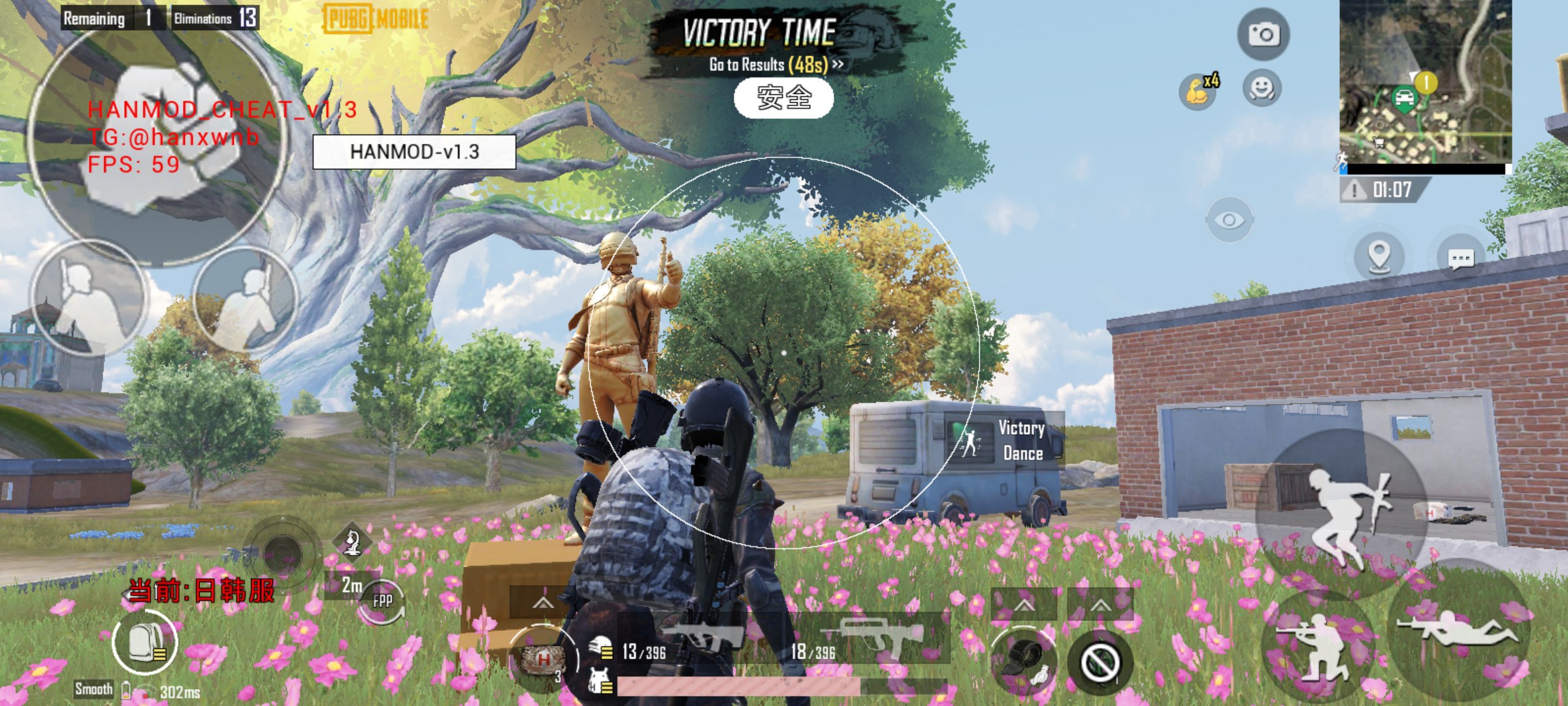Tap the Go to Results button

[x=776, y=64]
